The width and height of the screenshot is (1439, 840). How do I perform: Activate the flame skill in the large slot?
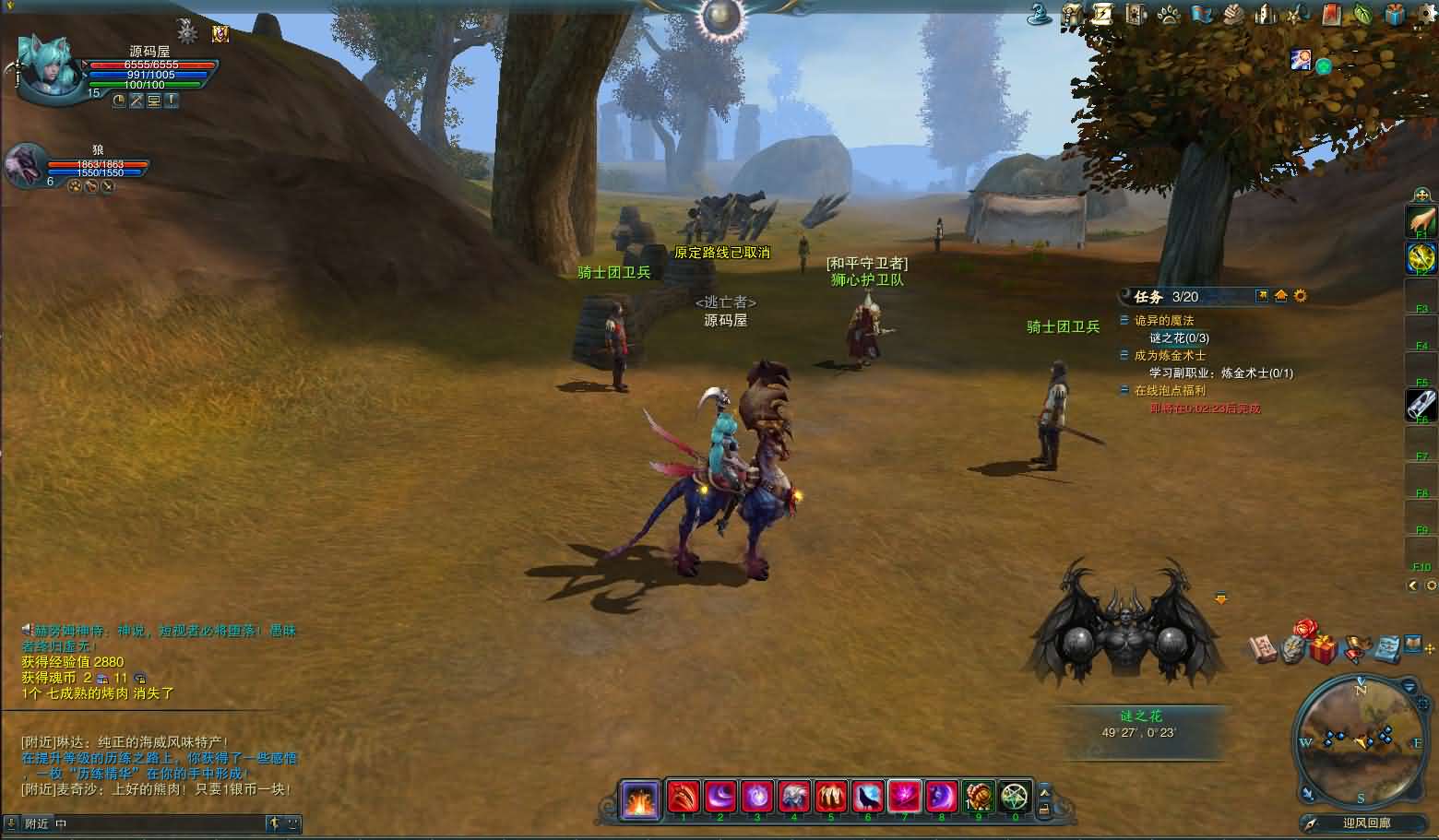click(638, 799)
